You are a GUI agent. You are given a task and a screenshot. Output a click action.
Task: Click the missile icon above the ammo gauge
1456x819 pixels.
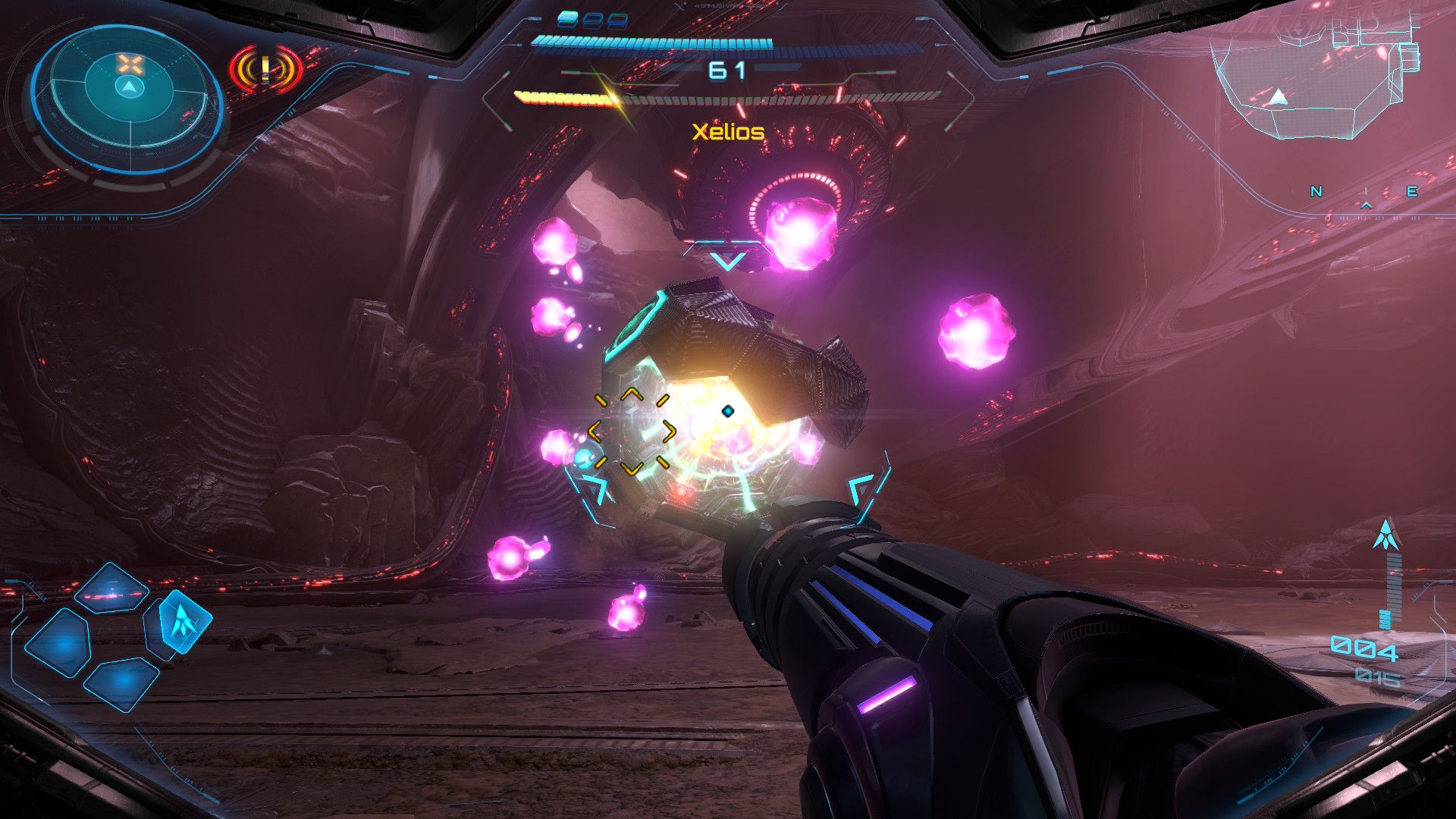pyautogui.click(x=1386, y=535)
